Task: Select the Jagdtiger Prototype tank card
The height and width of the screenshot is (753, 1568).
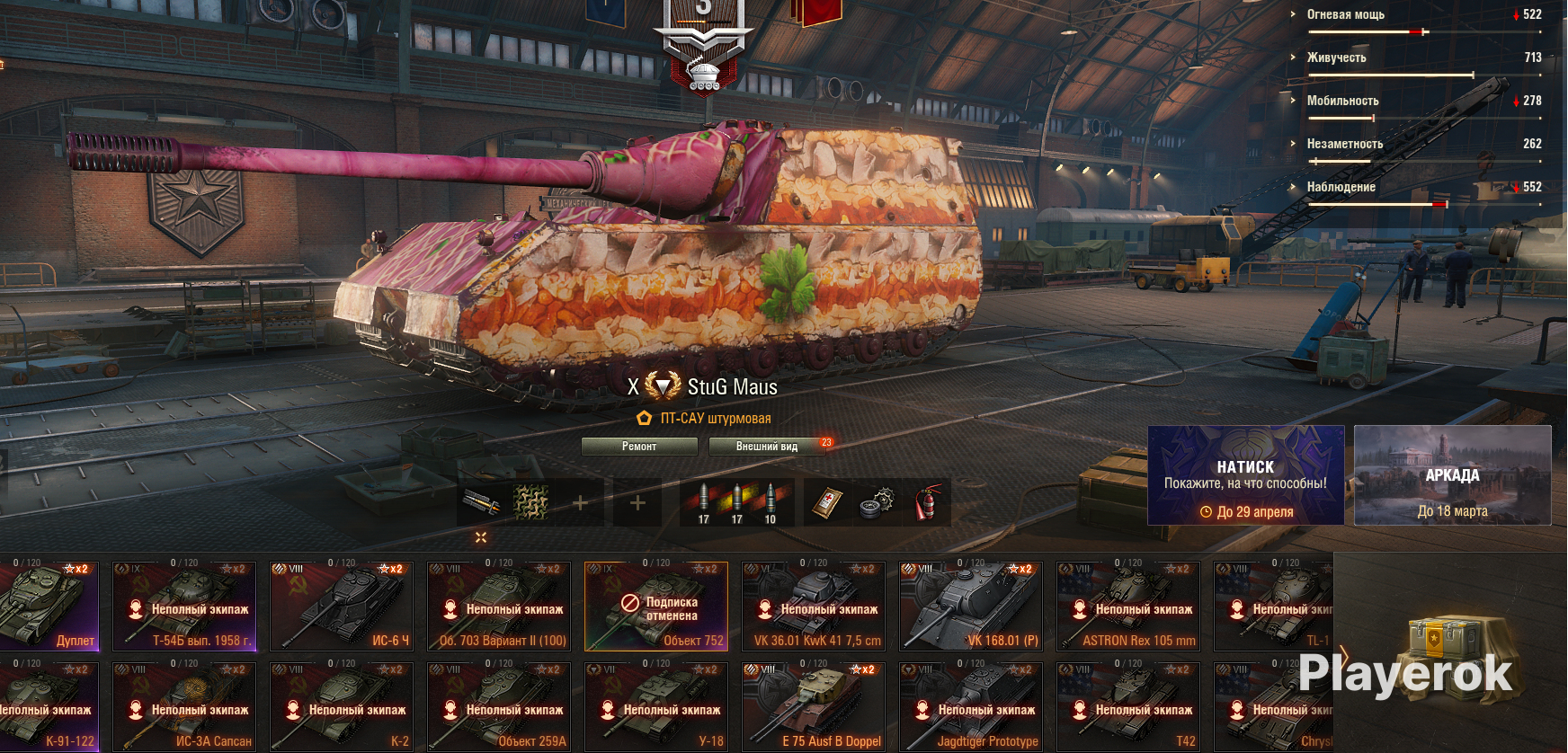Action: [x=971, y=706]
